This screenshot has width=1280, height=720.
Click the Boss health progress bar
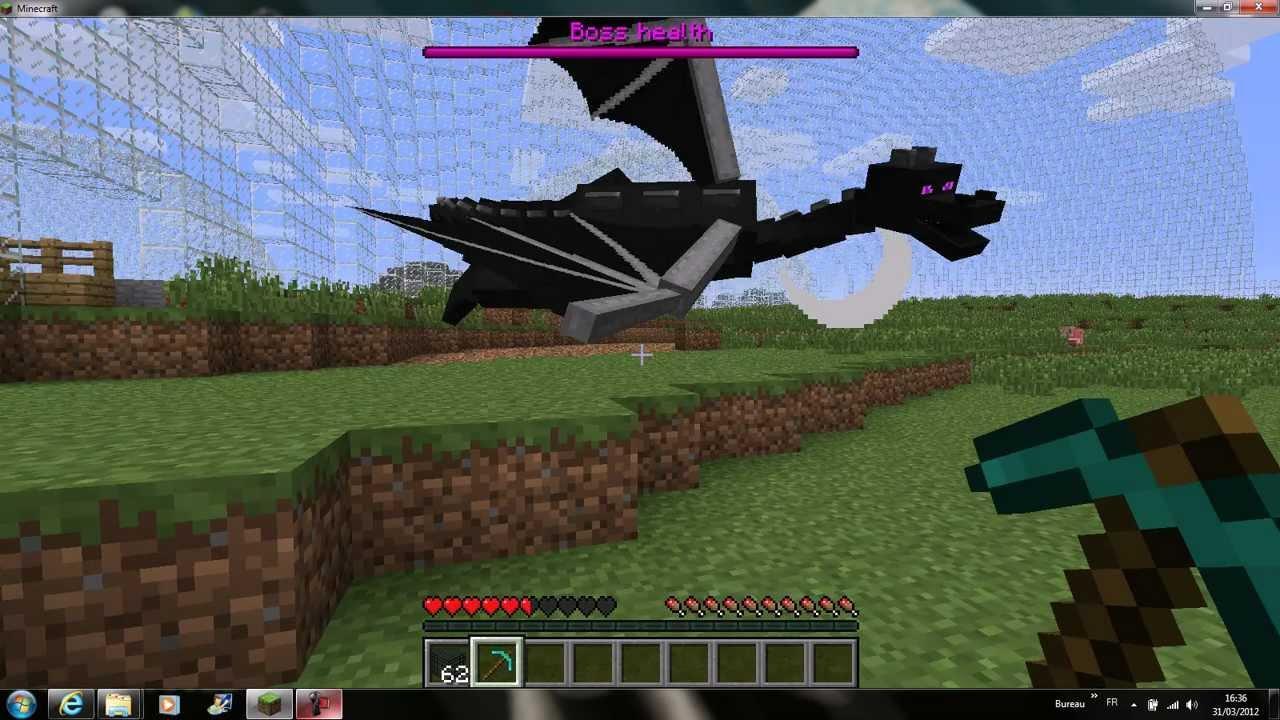(640, 52)
